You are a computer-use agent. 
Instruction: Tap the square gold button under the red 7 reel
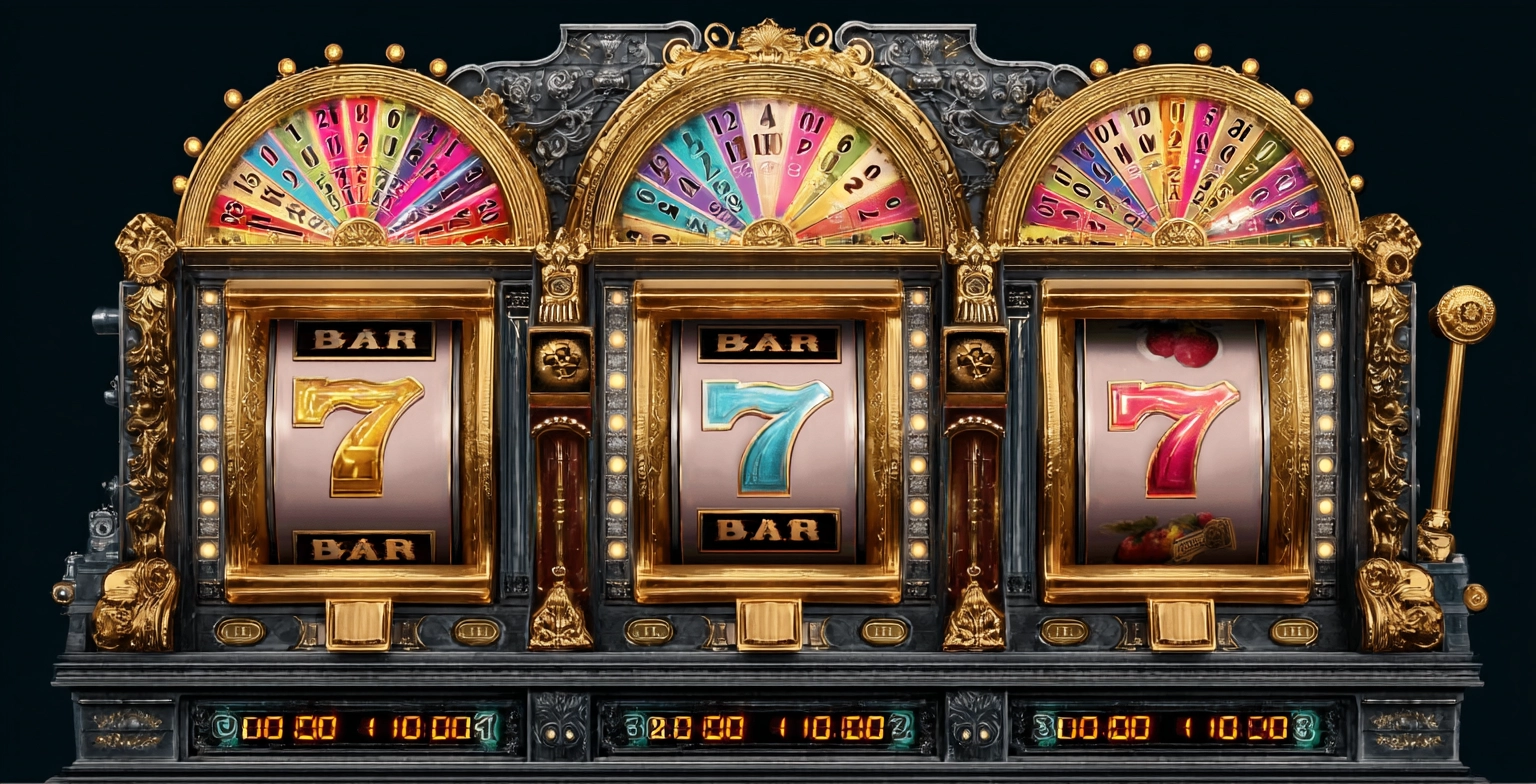click(x=1180, y=624)
